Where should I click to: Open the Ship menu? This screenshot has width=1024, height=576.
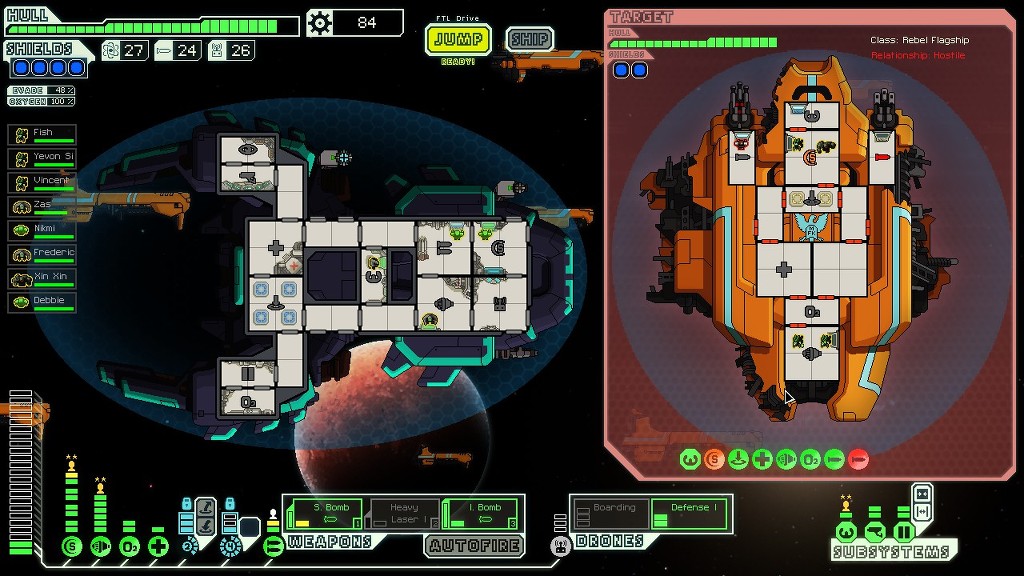coord(529,40)
